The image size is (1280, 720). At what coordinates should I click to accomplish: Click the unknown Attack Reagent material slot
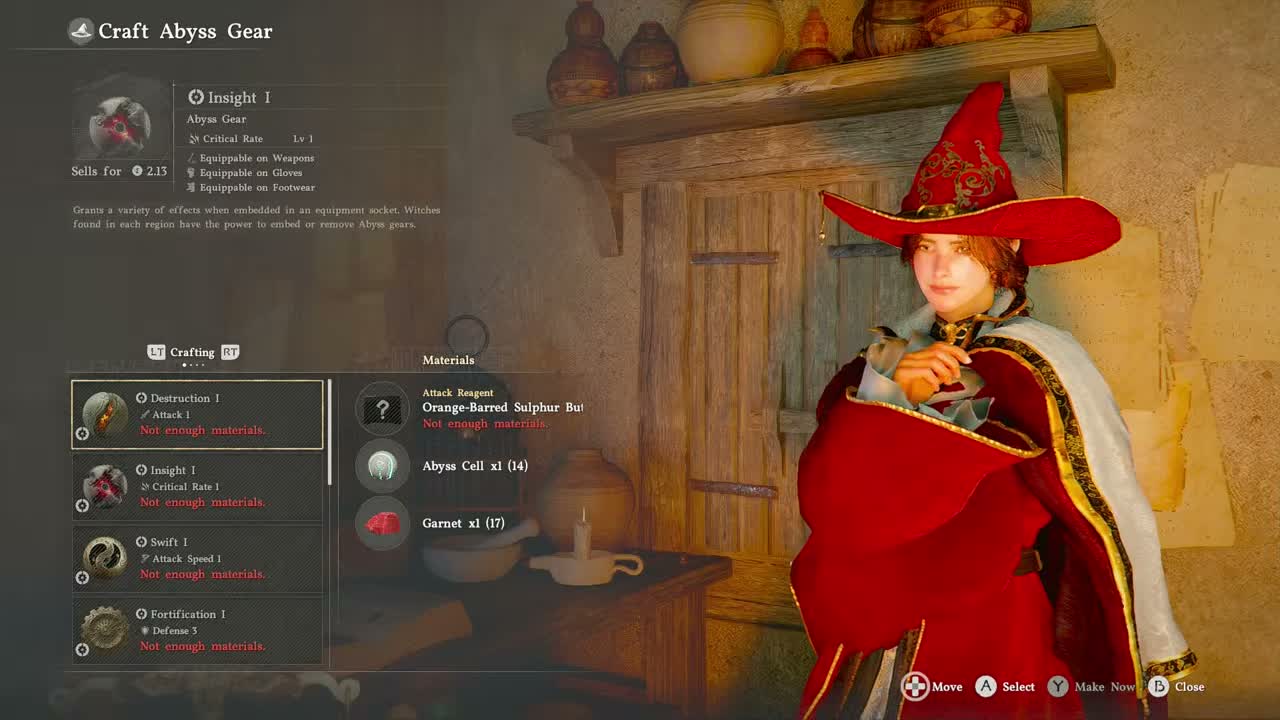[383, 408]
